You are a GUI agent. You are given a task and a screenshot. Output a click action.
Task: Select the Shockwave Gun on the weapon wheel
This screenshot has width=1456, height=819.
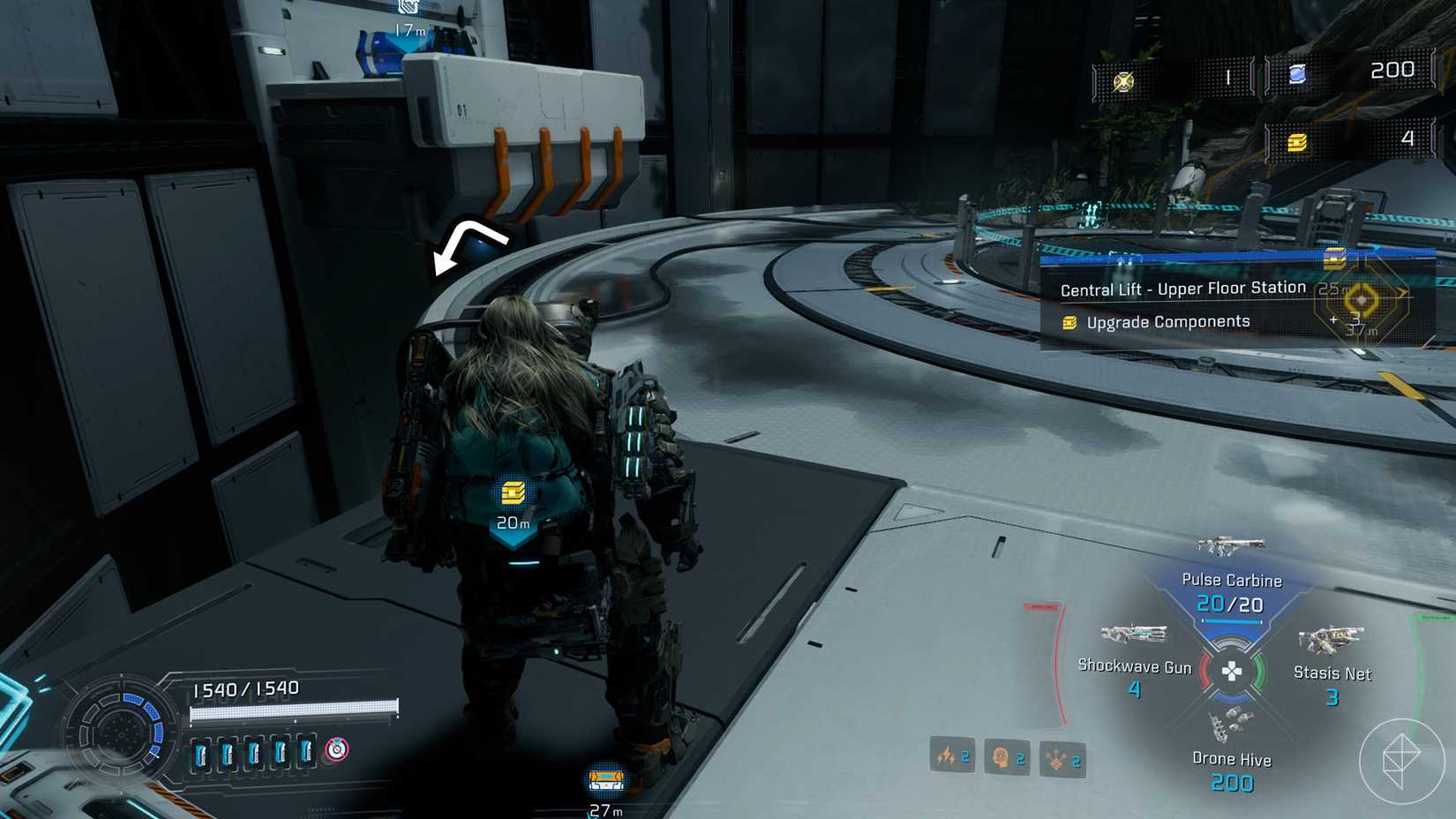click(x=1135, y=634)
